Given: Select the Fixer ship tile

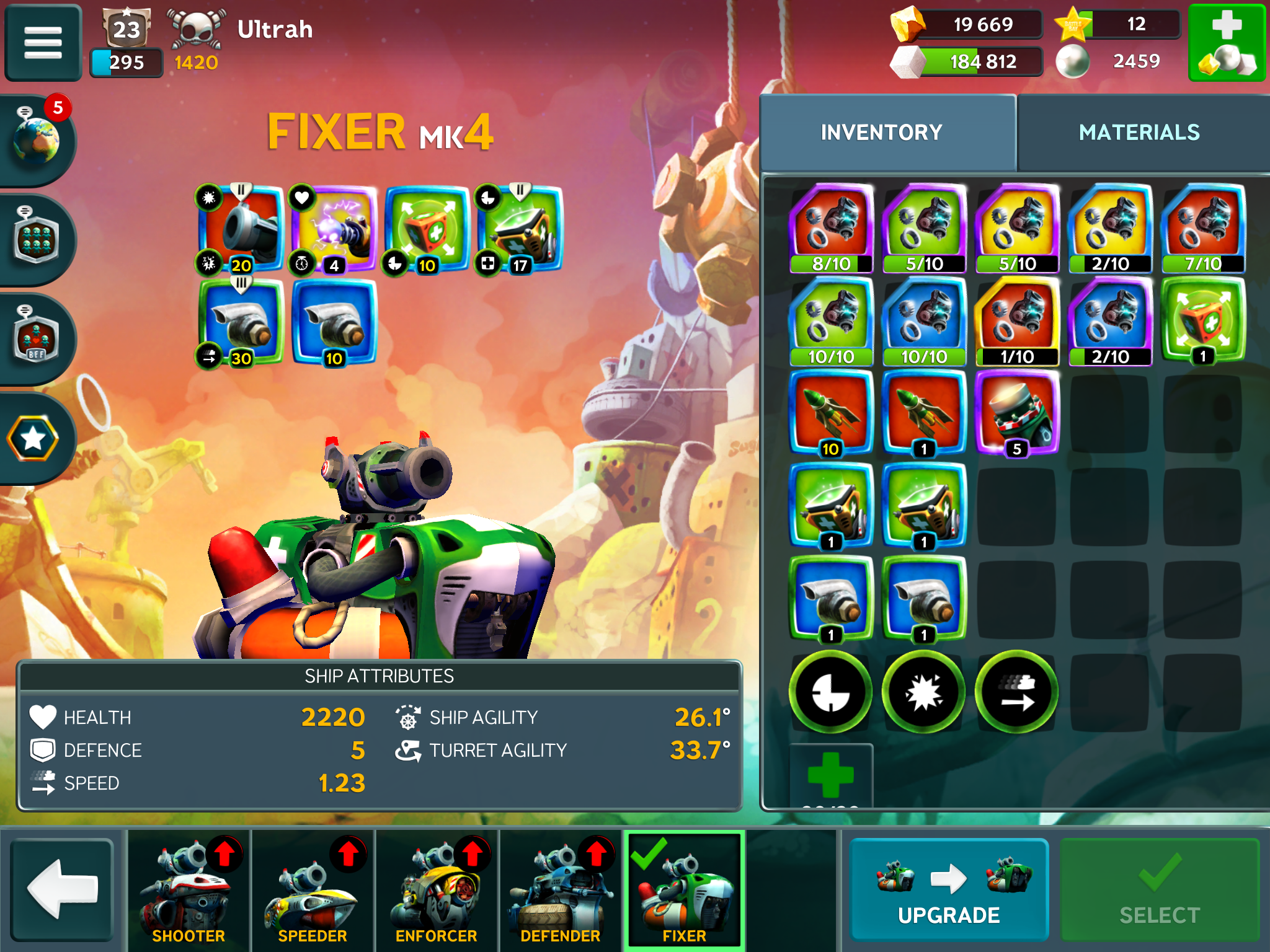Looking at the screenshot, I should coord(685,891).
